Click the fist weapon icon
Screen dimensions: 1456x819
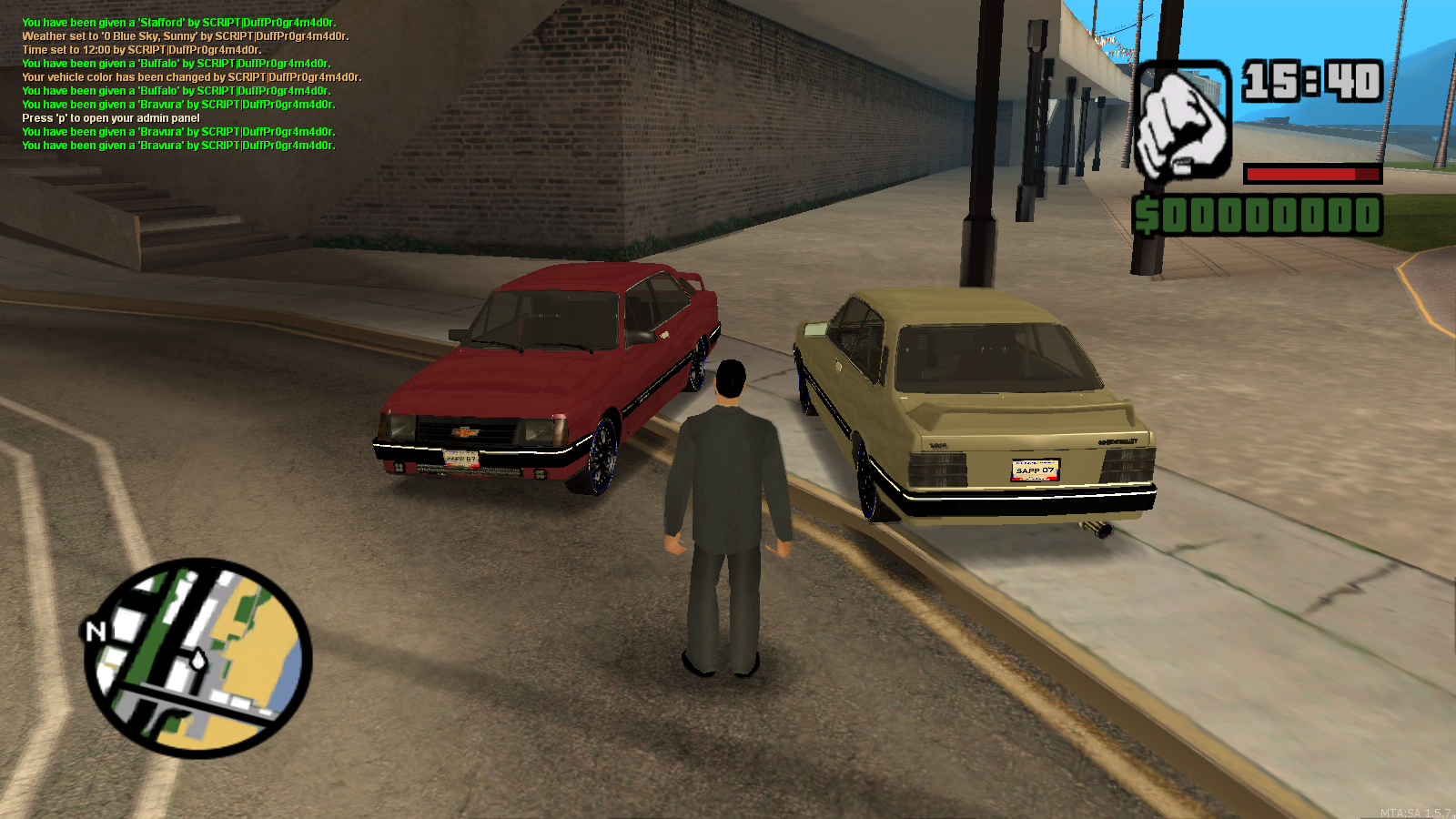coord(1182,120)
